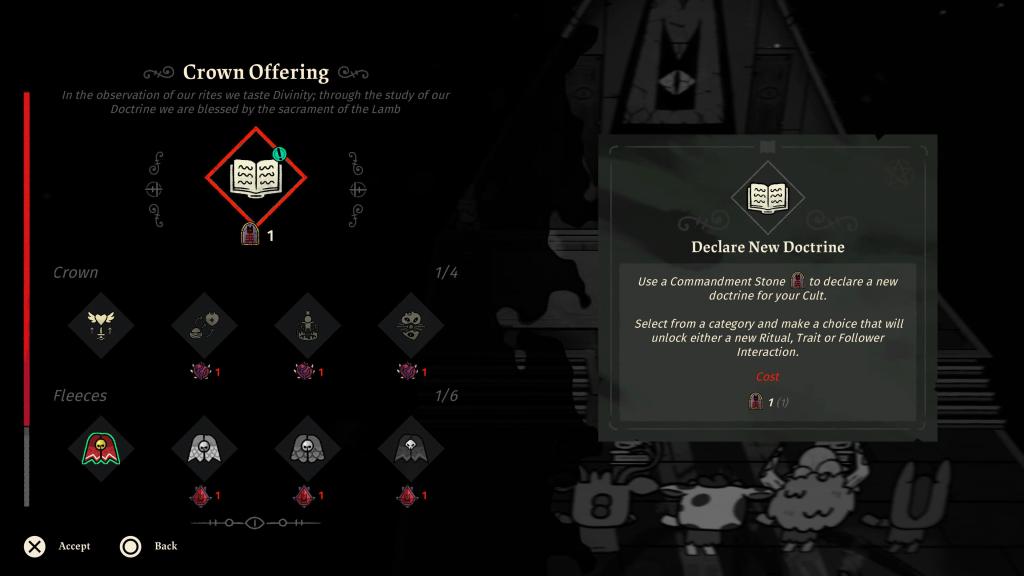Screen dimensions: 1024x576
Task: Select the Declare New Doctrine book diamond
Action: 256,177
